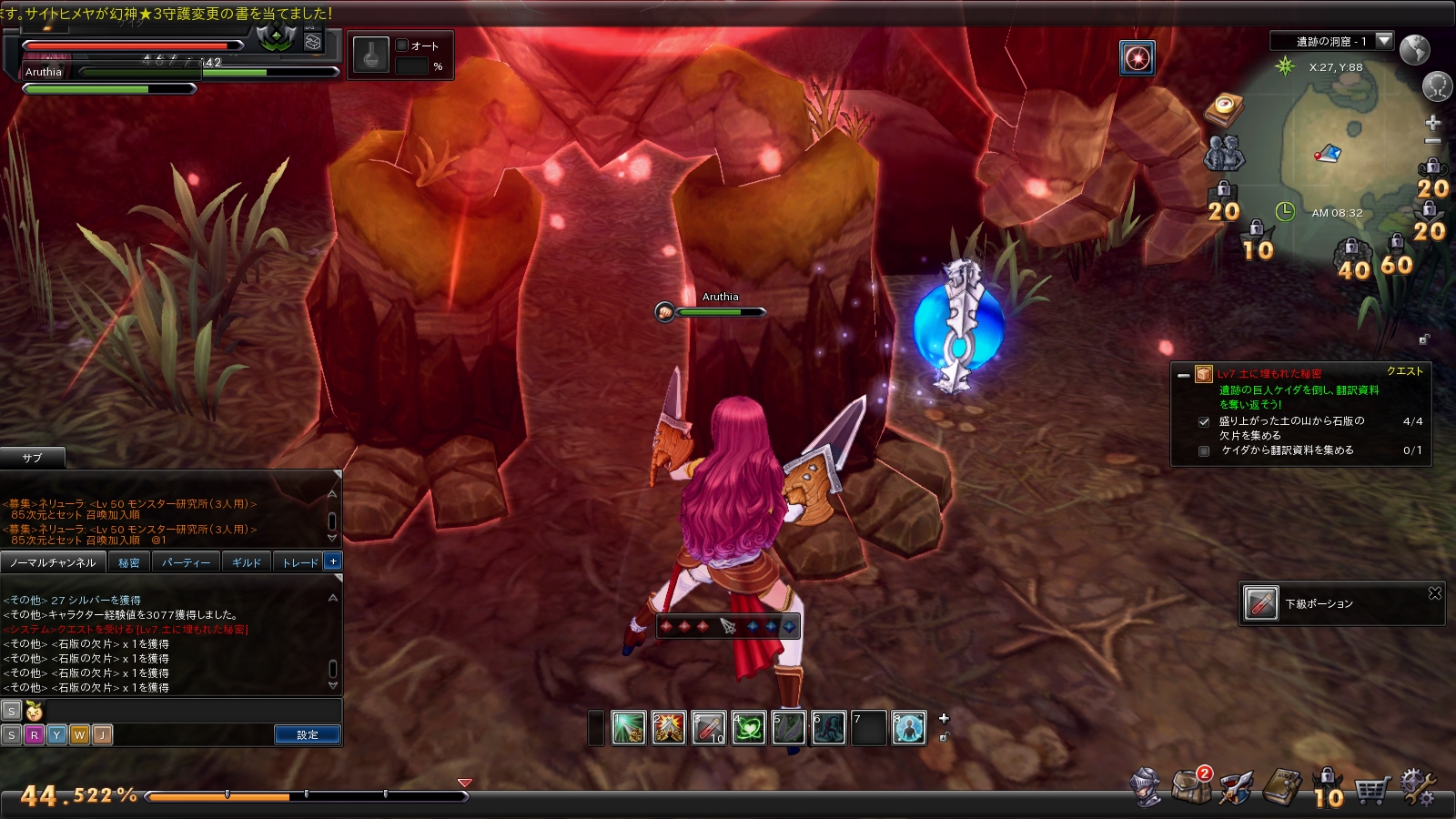Switch to the パーティー chat tab

tap(186, 562)
